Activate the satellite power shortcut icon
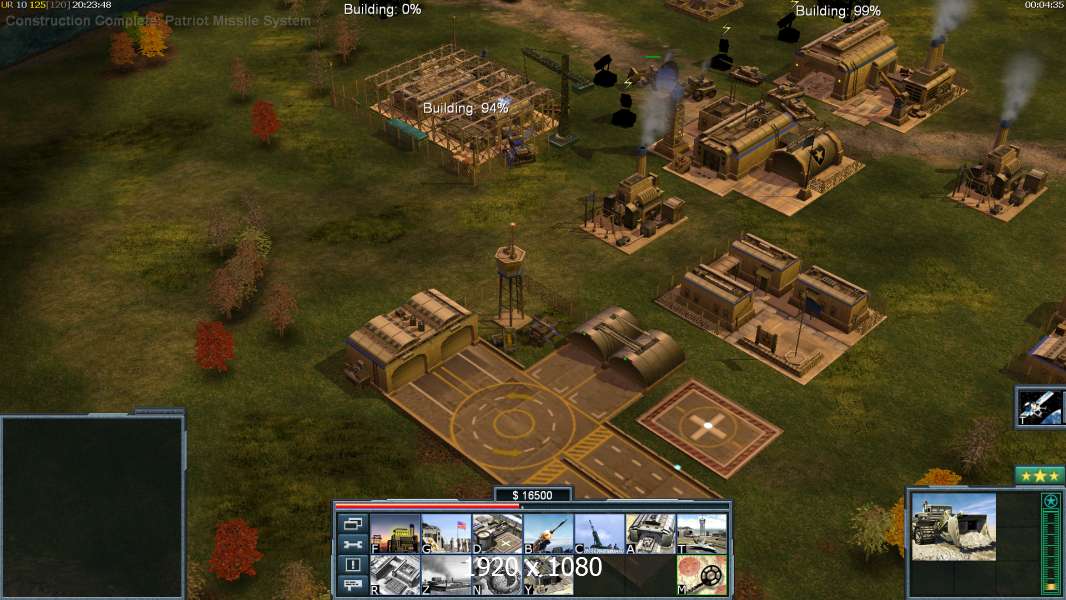Image resolution: width=1066 pixels, height=600 pixels. coord(1040,405)
